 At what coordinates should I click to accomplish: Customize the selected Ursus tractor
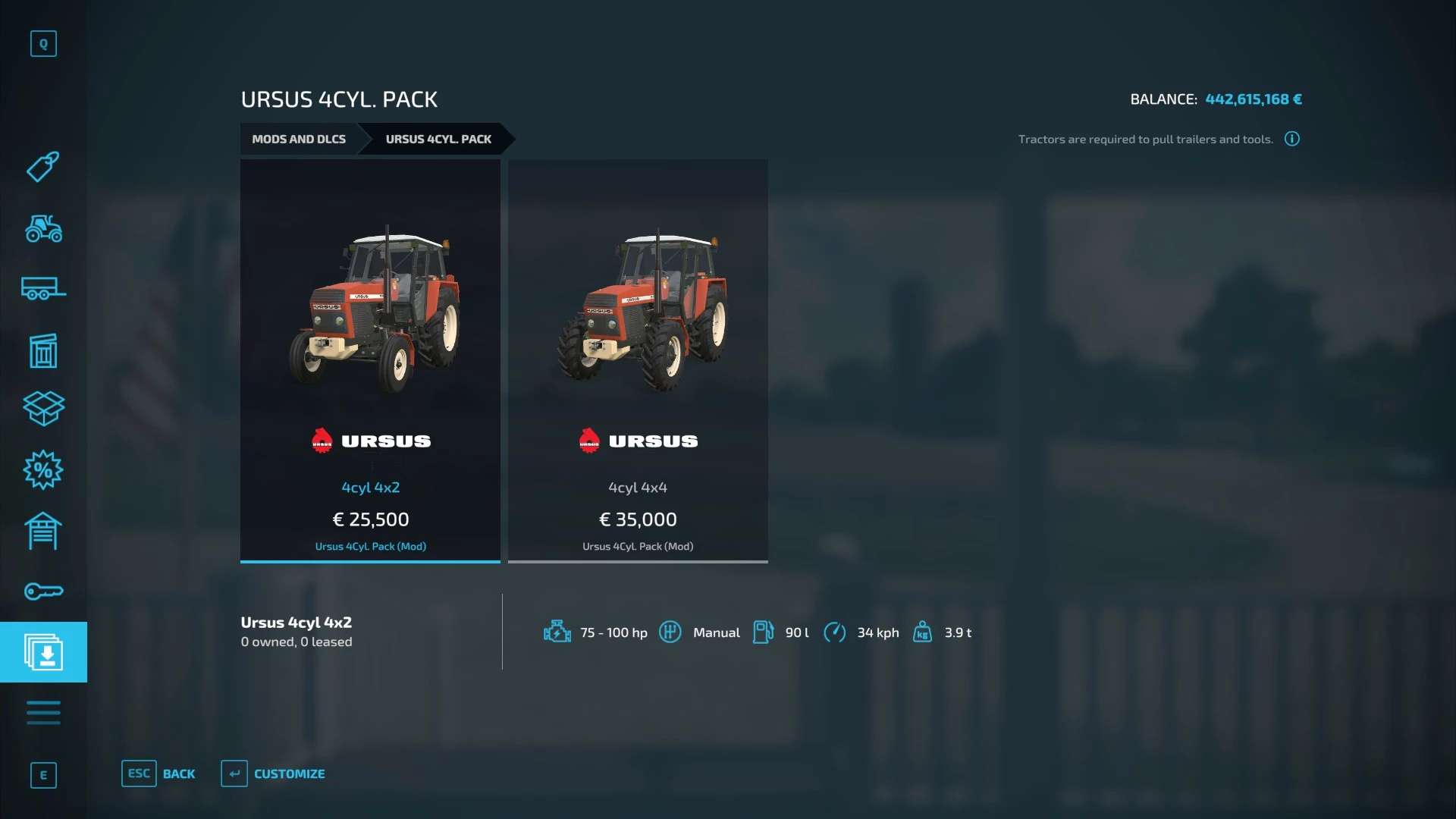pos(274,773)
